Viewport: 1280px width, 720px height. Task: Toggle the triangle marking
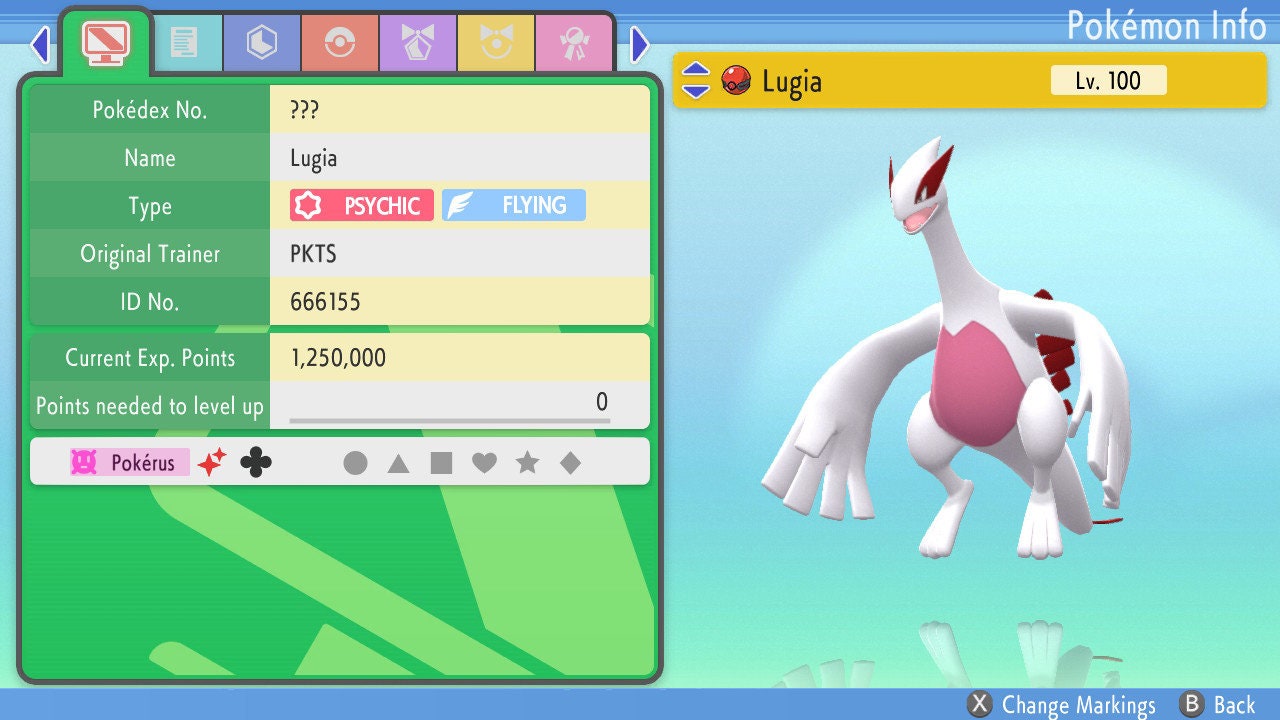click(398, 463)
